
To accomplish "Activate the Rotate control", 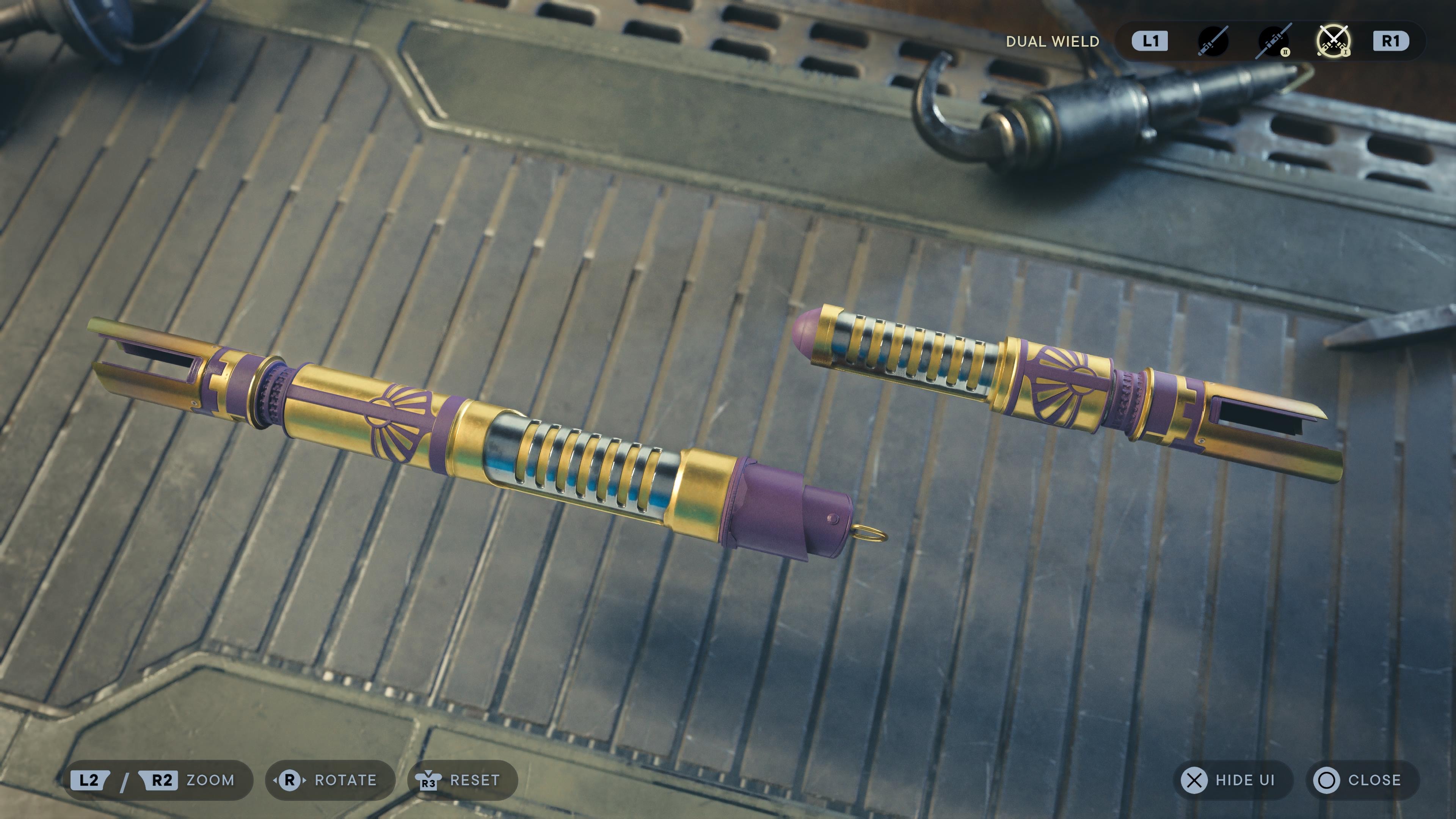I will [329, 781].
